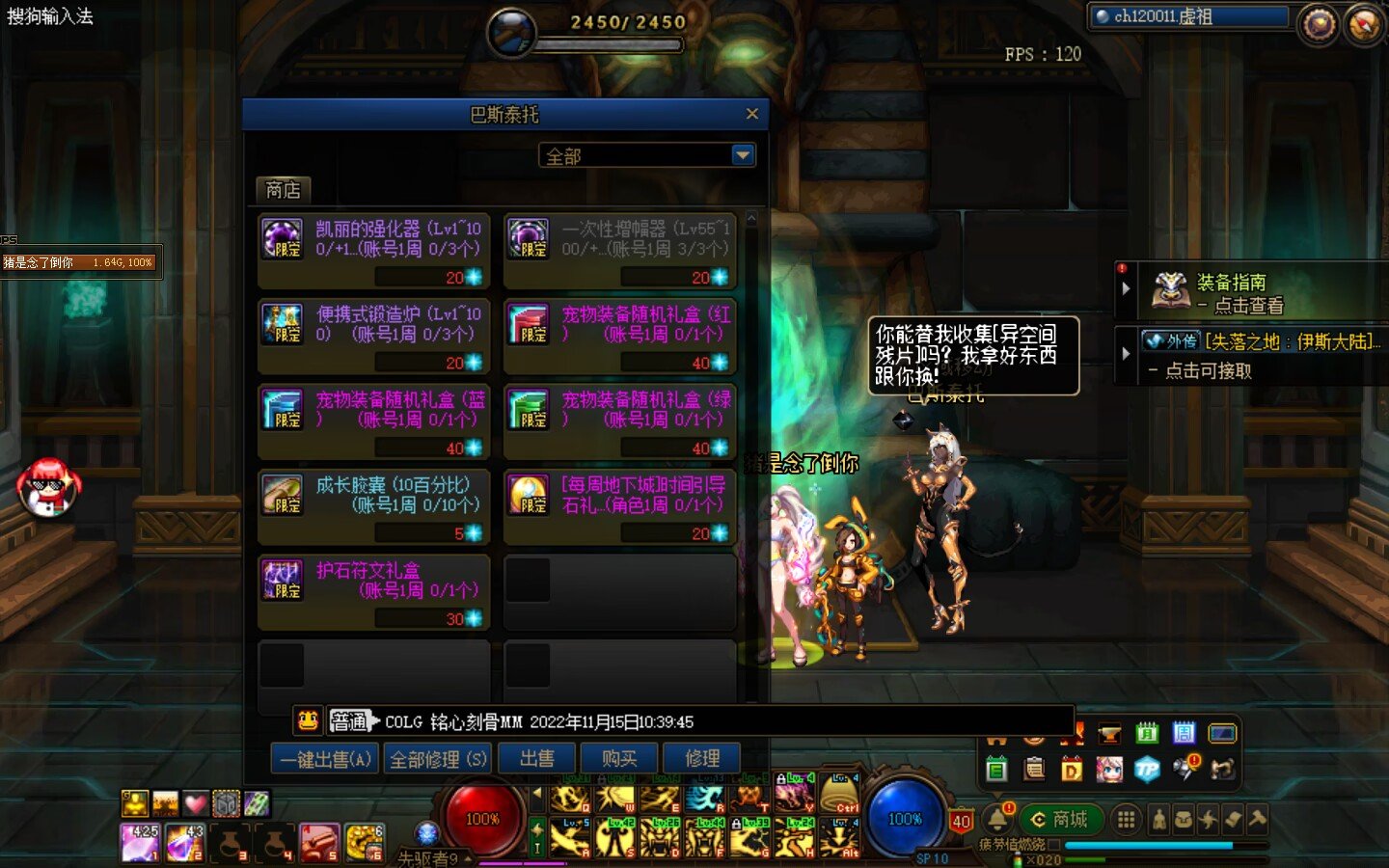Close the 巴斯泰托 shop window

coord(752,114)
